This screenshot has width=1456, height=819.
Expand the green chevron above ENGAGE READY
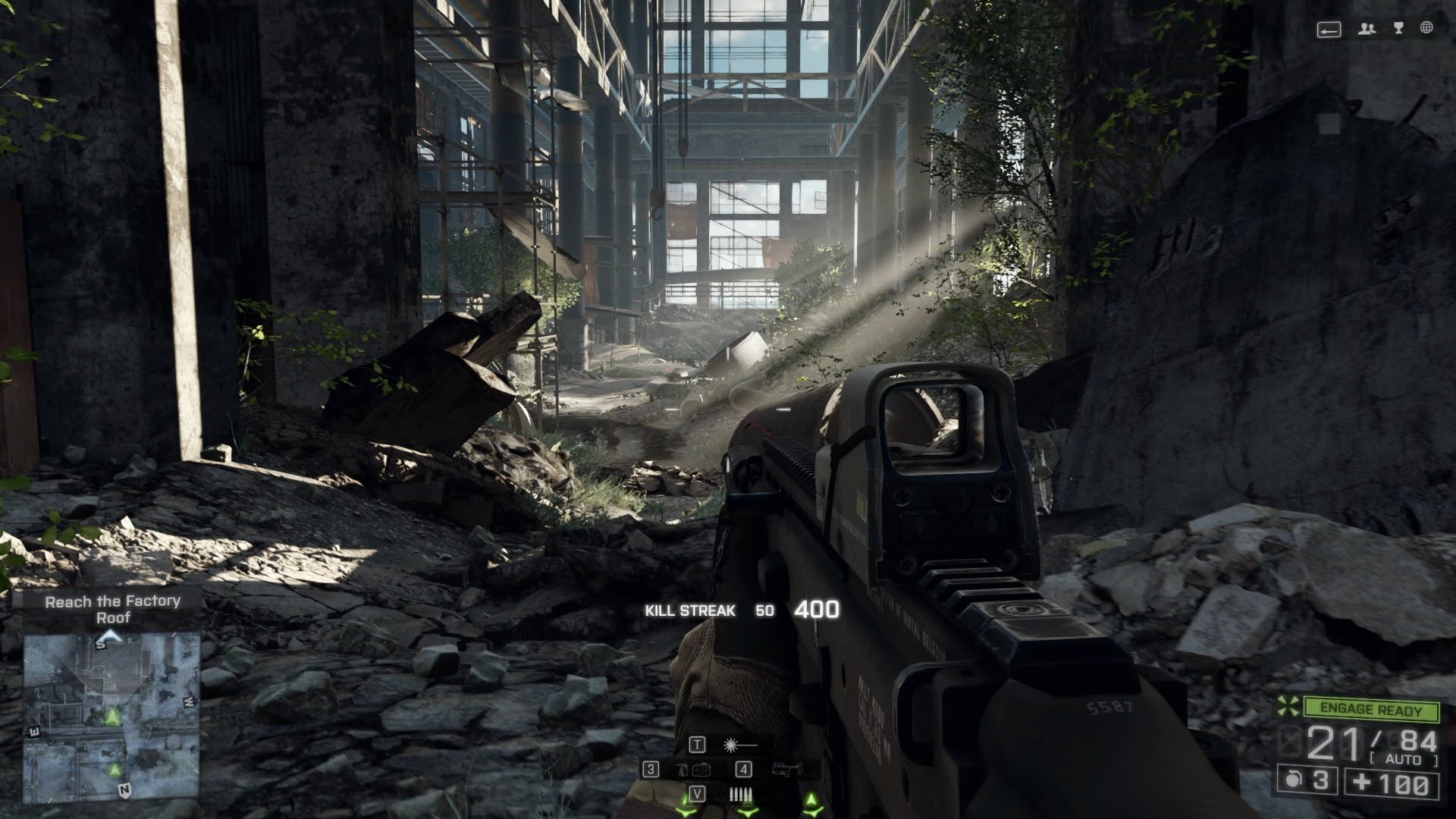(1287, 706)
